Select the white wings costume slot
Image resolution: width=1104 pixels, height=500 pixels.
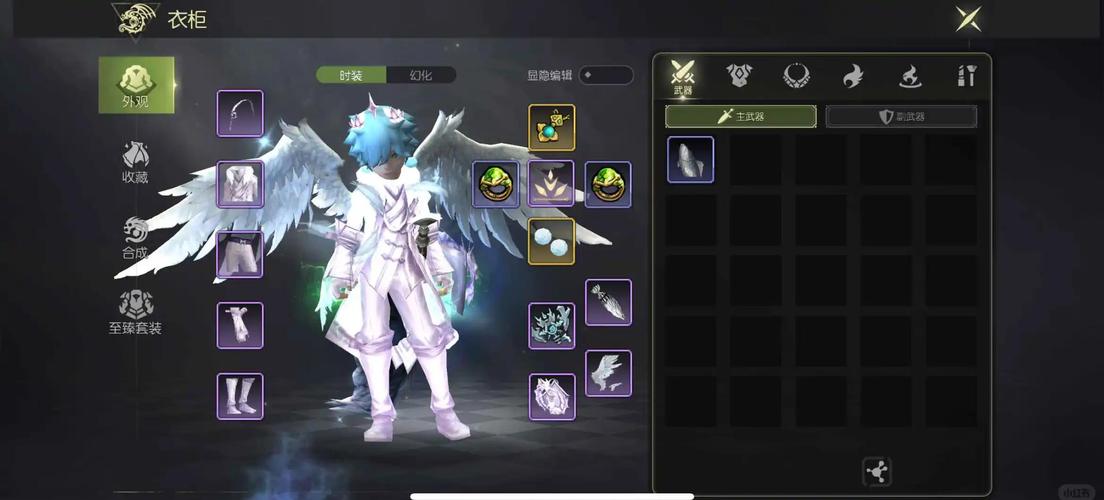coord(608,373)
